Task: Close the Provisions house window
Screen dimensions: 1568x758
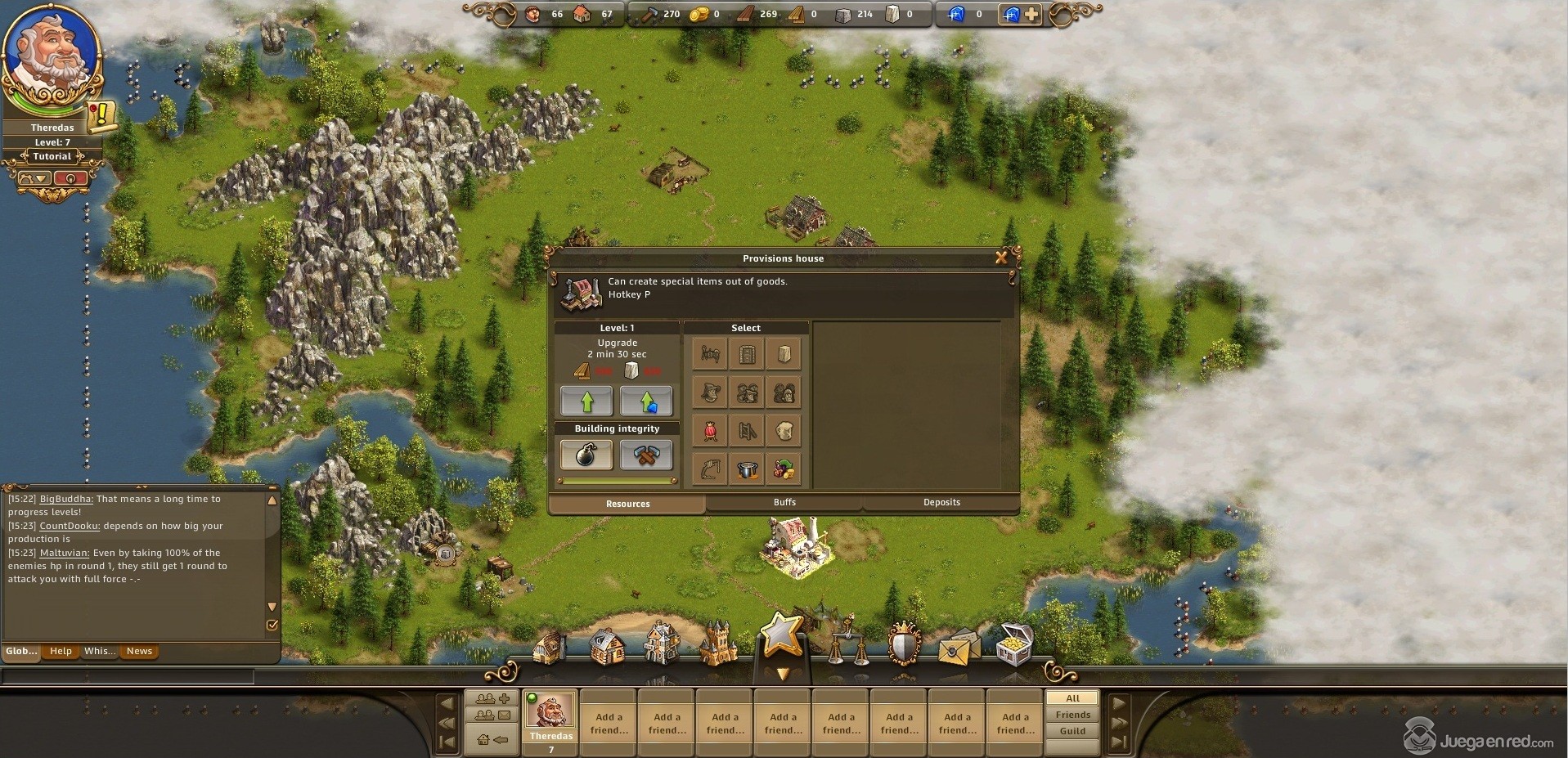Action: (x=1000, y=258)
